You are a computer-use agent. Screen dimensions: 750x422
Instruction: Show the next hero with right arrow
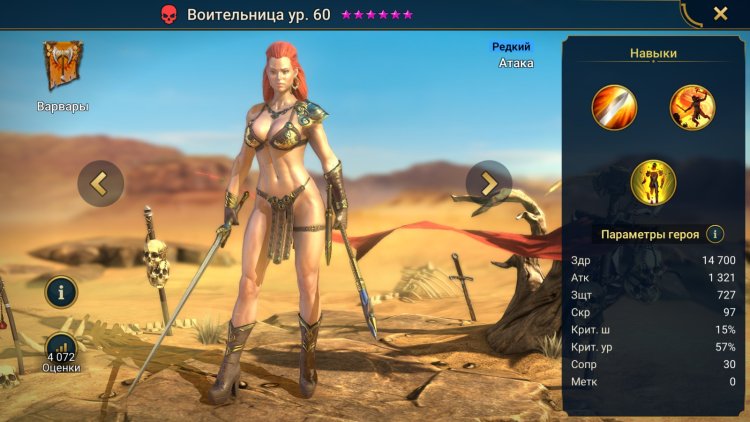(x=489, y=183)
